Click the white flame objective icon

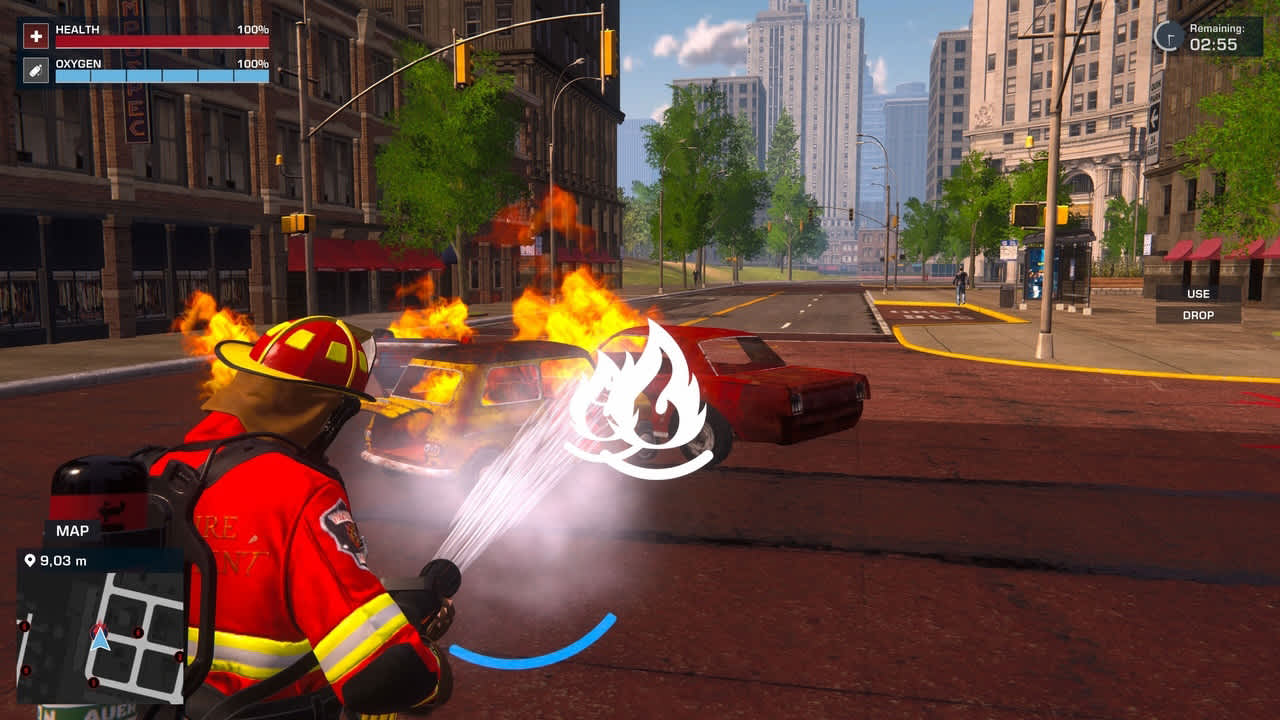tap(641, 395)
